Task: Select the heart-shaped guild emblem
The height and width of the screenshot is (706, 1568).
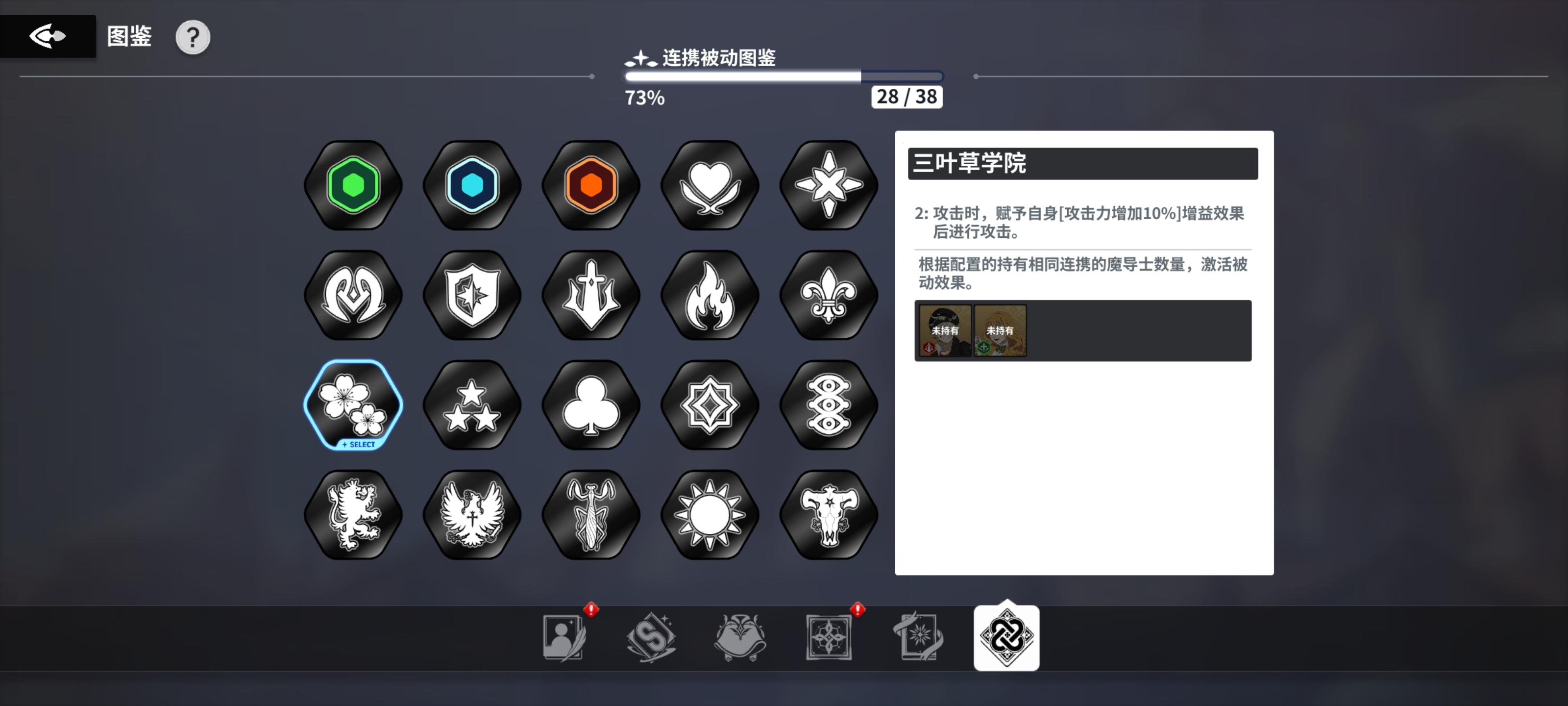Action: click(x=709, y=186)
